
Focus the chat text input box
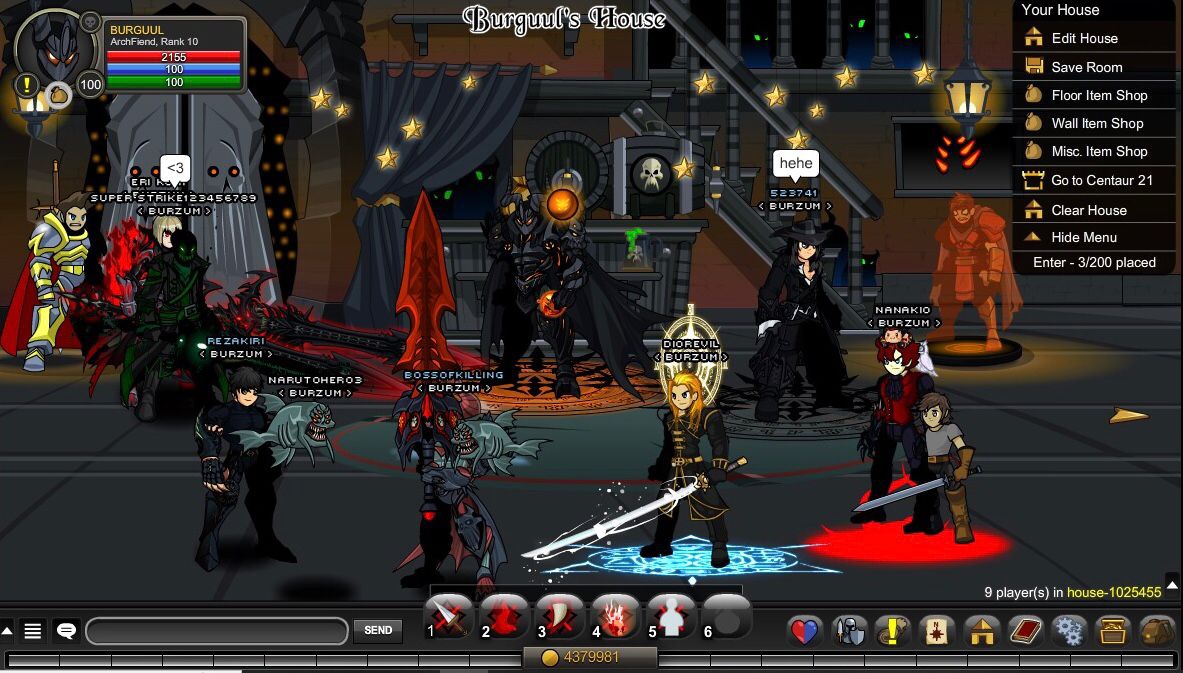click(218, 631)
